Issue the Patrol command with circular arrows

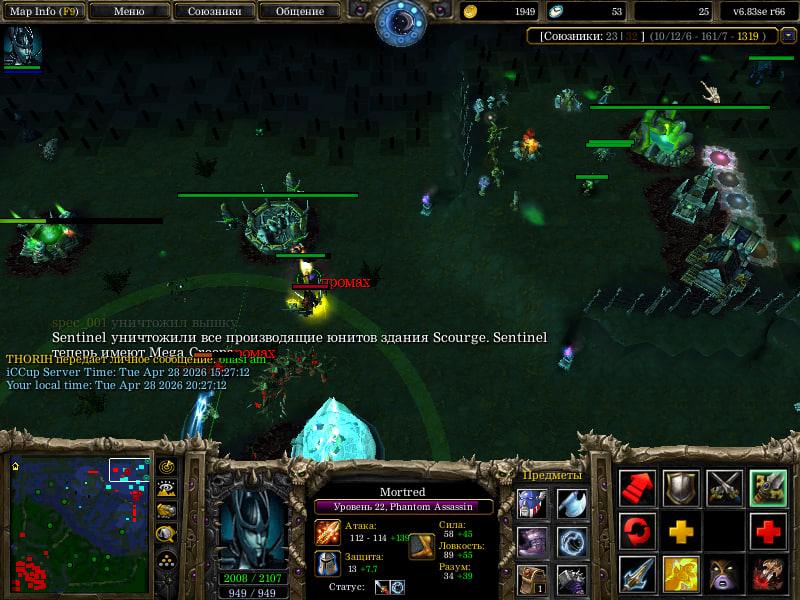click(637, 530)
